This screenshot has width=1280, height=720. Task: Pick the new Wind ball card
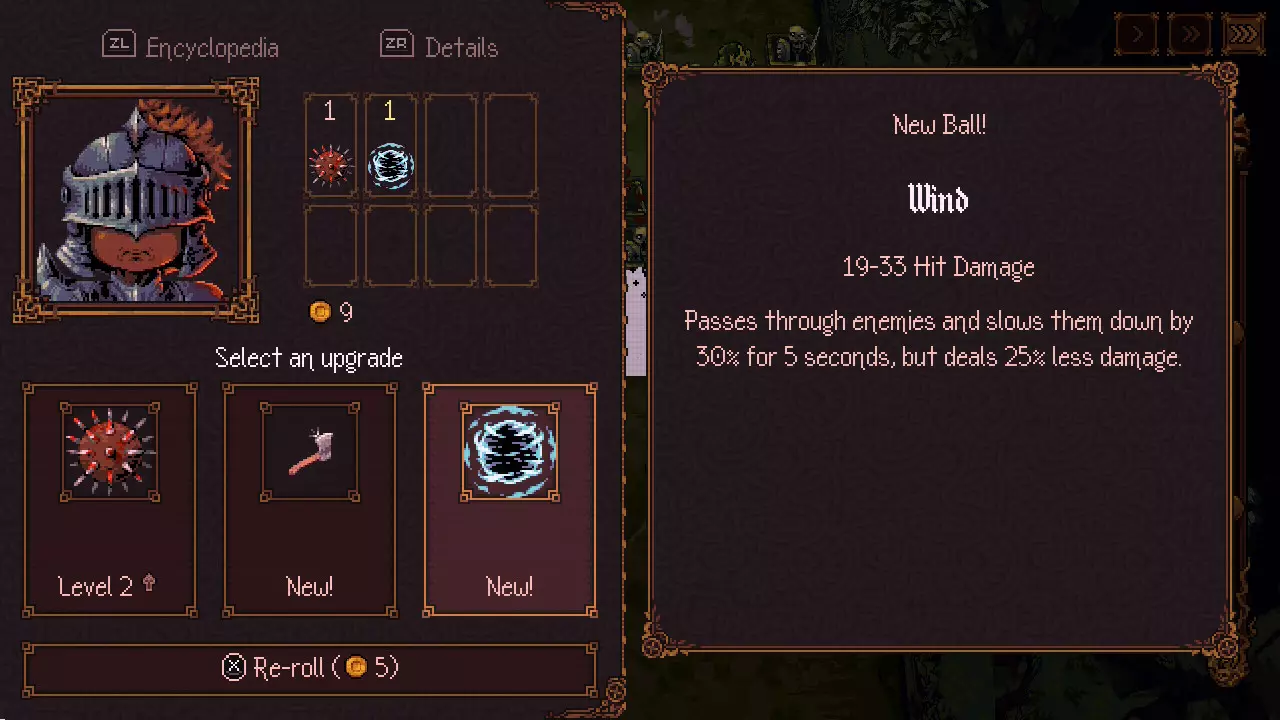coord(510,500)
